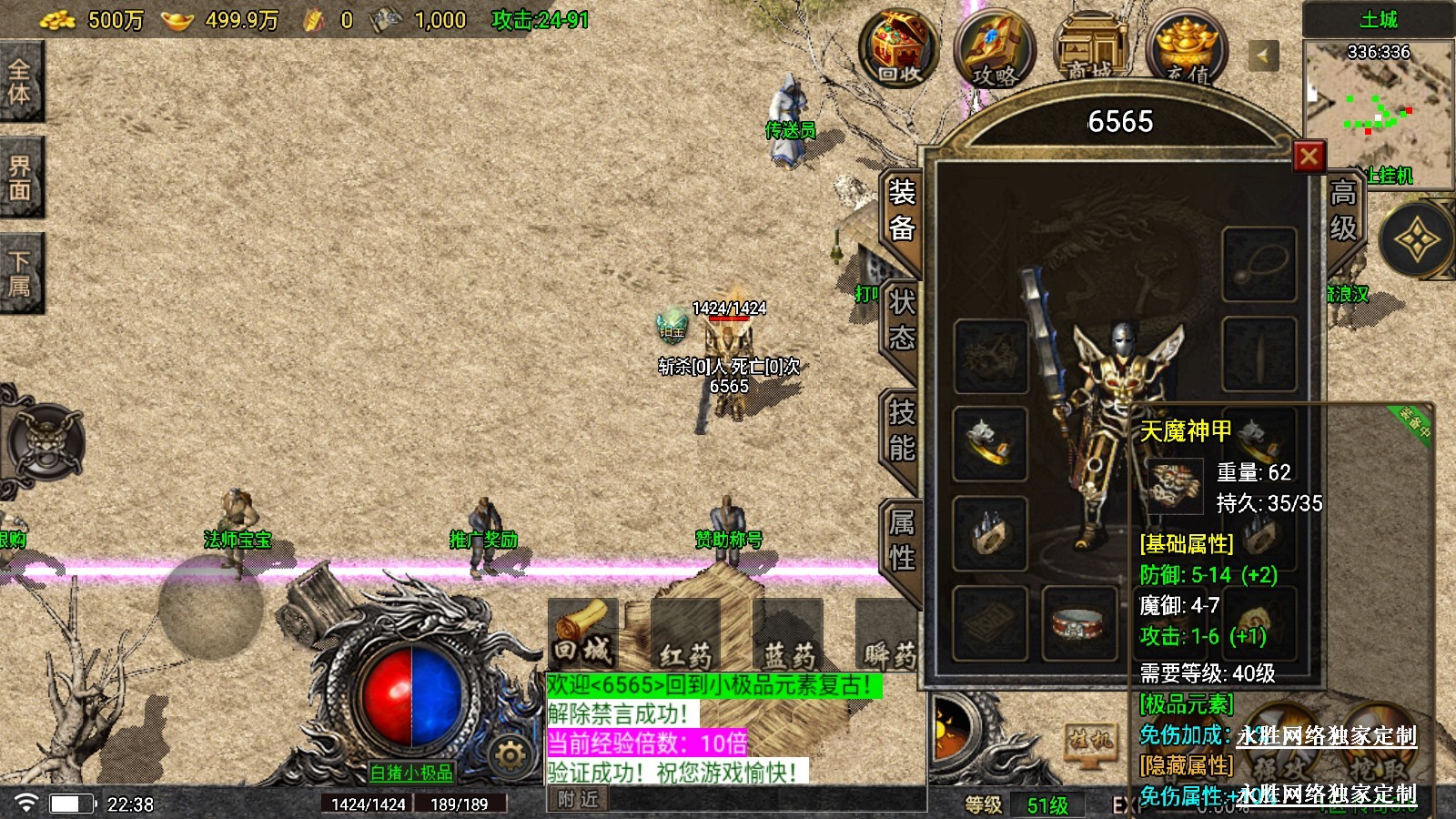
Task: Select the necklace equipment slot
Action: pos(1259,264)
